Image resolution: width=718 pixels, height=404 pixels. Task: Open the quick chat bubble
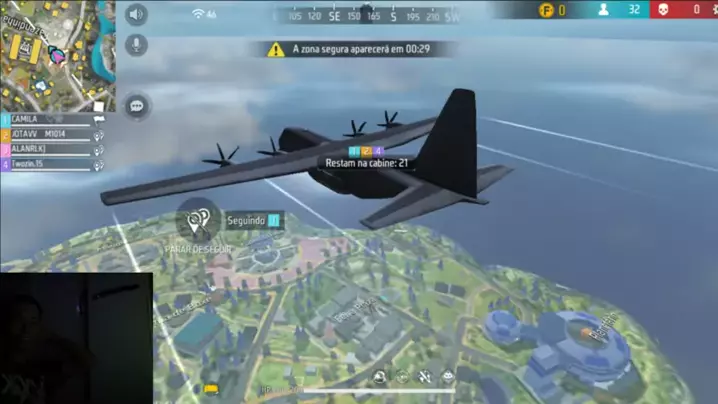tap(136, 104)
